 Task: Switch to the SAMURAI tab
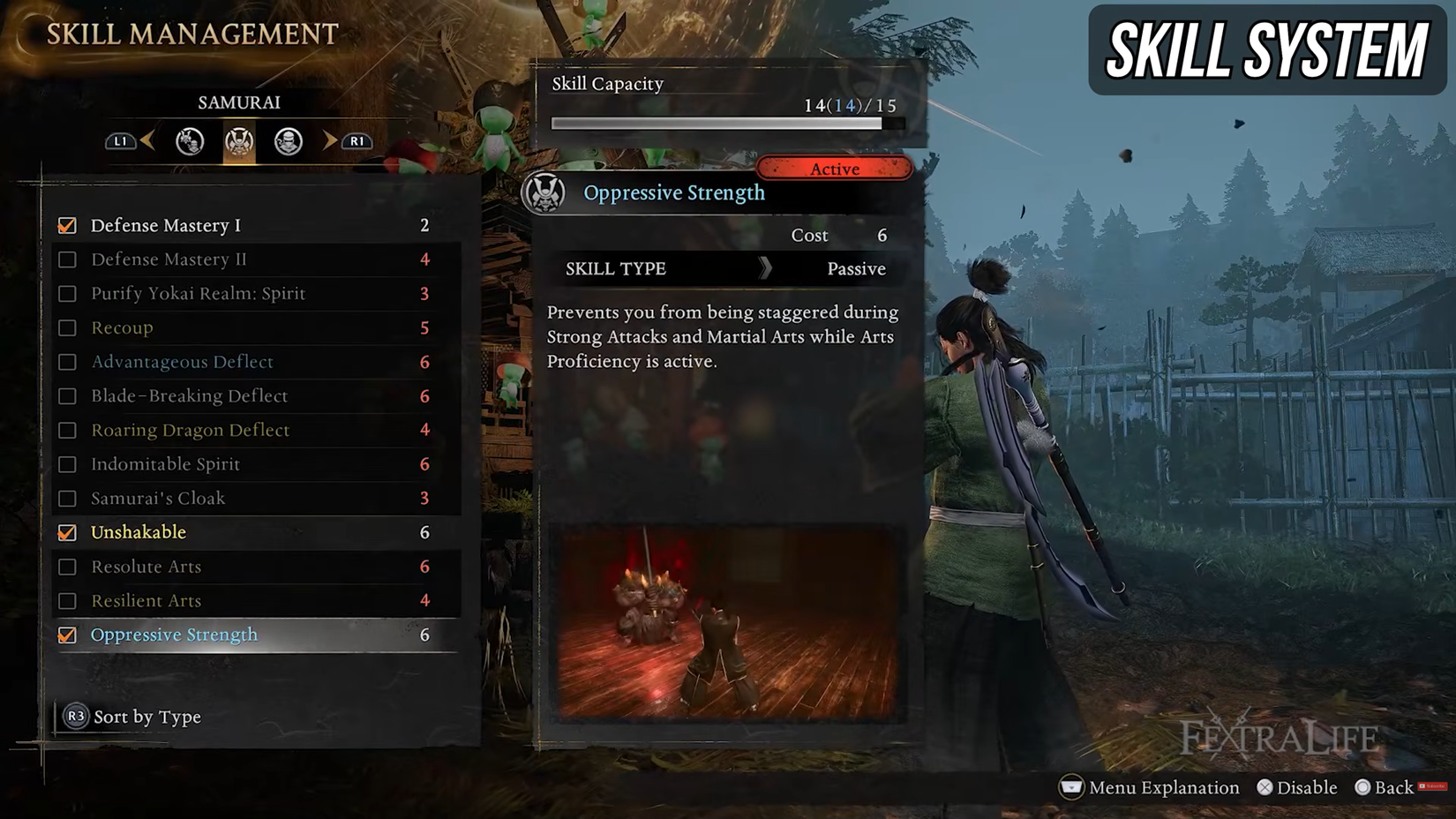coord(238,102)
